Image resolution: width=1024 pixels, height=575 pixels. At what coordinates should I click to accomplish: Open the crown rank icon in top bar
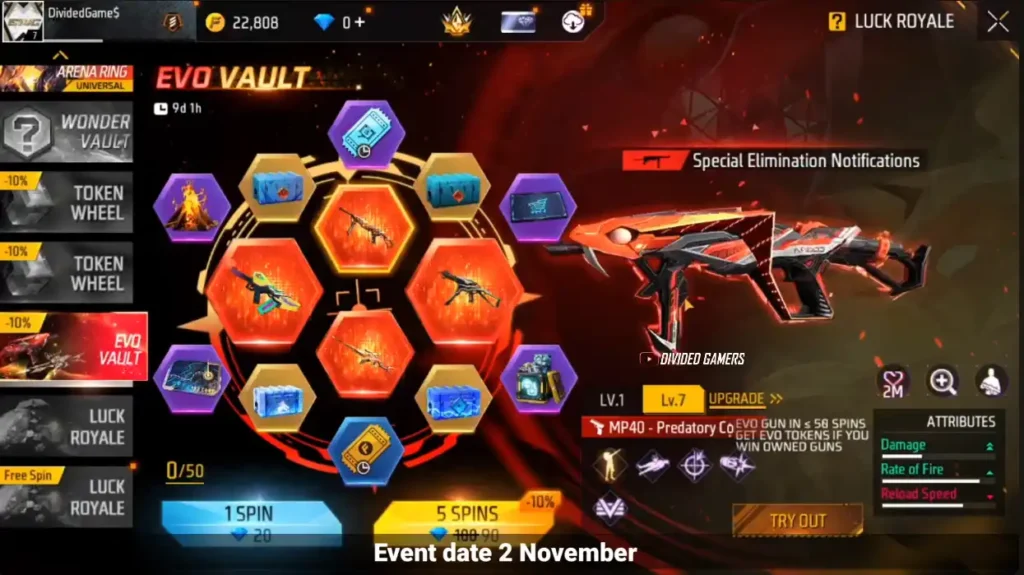pyautogui.click(x=457, y=21)
